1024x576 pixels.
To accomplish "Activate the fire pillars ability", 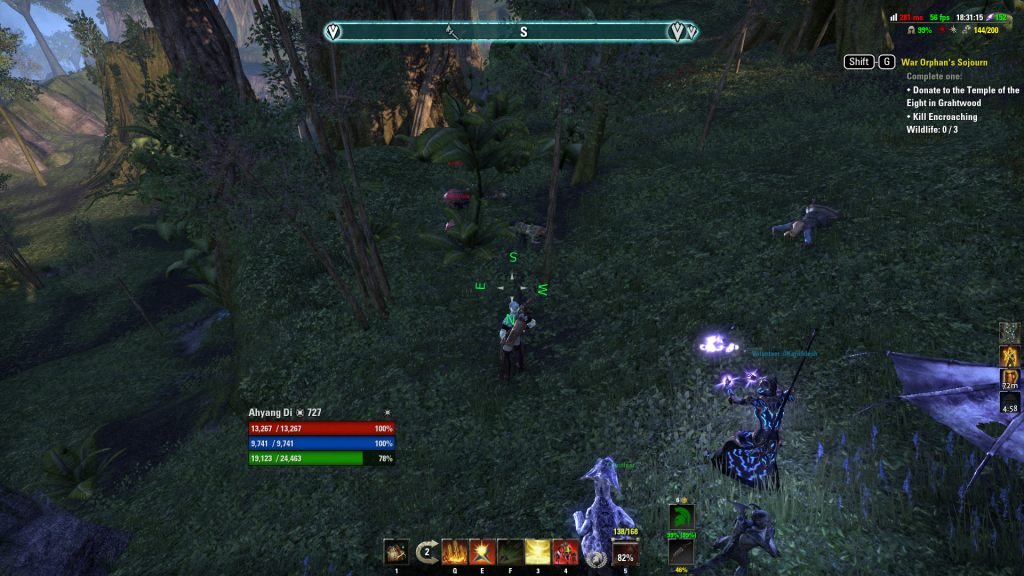I will (x=455, y=552).
